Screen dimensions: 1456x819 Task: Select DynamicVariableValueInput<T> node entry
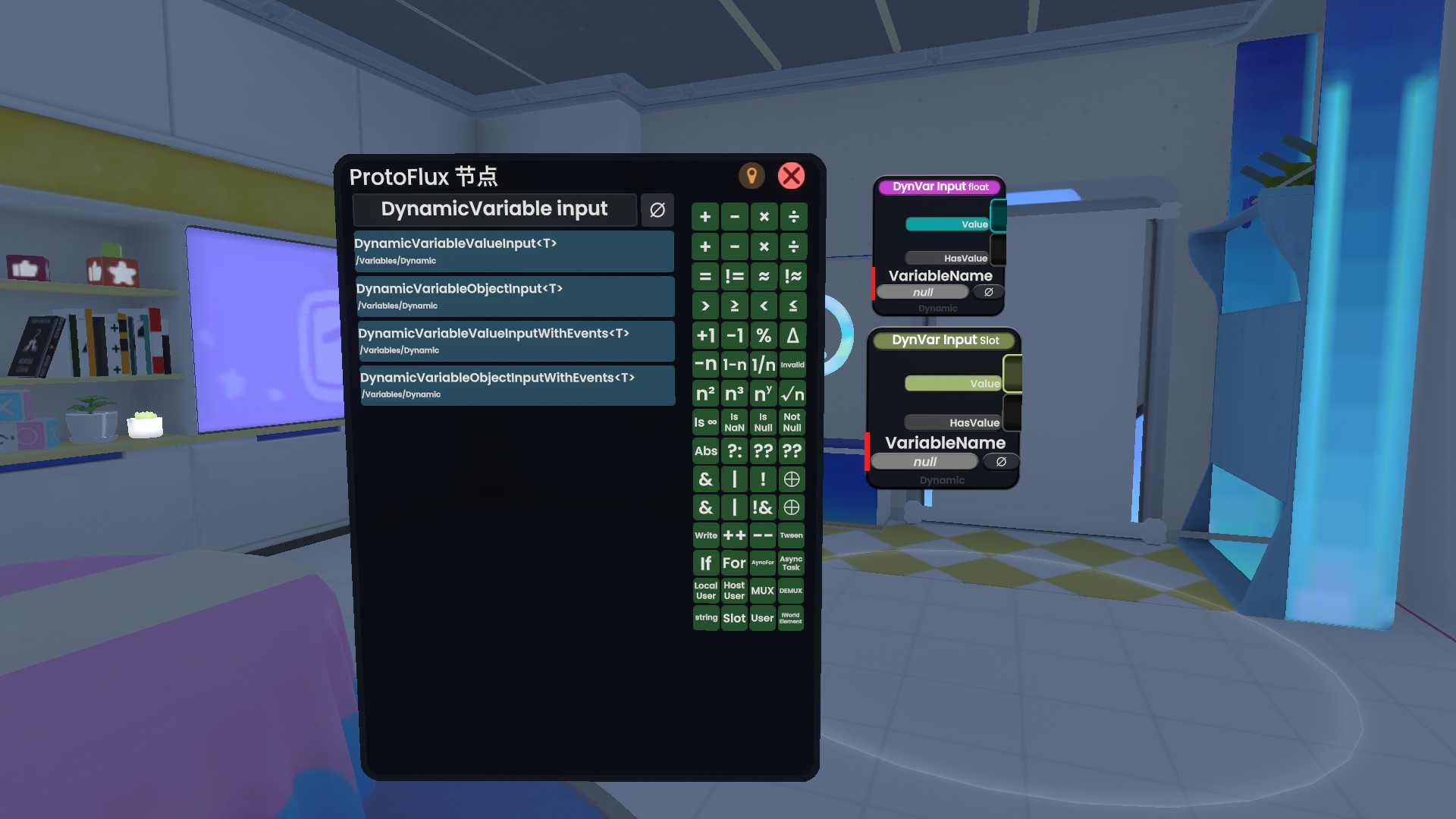[x=513, y=251]
